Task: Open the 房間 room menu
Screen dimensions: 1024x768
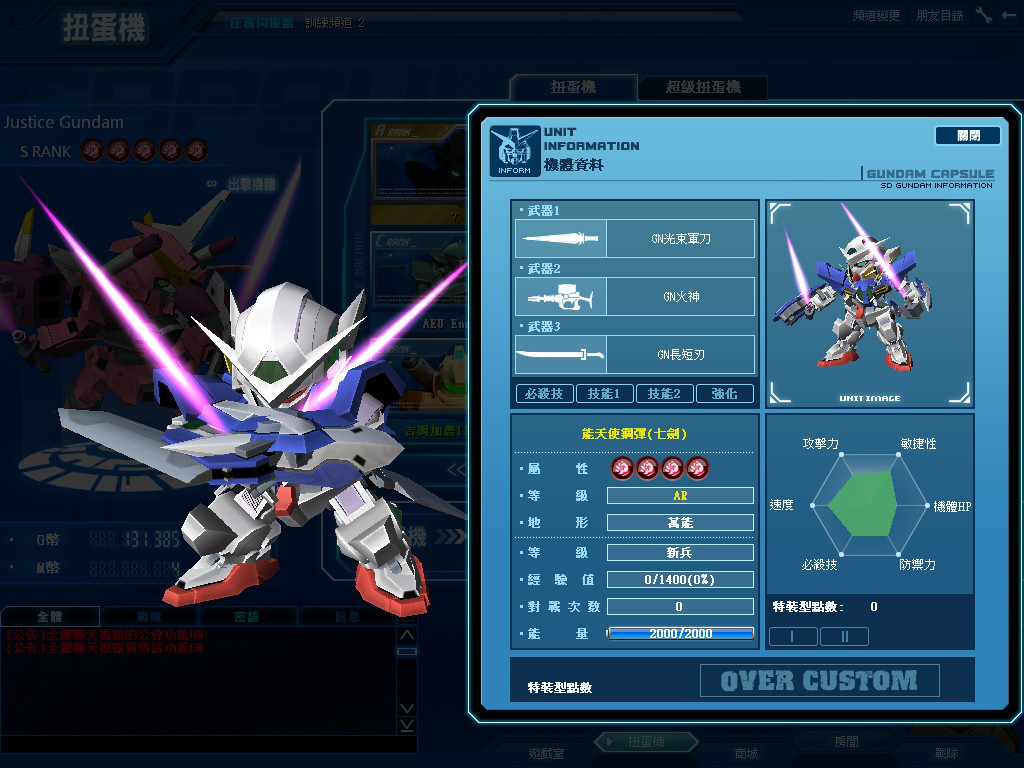Action: [x=846, y=742]
